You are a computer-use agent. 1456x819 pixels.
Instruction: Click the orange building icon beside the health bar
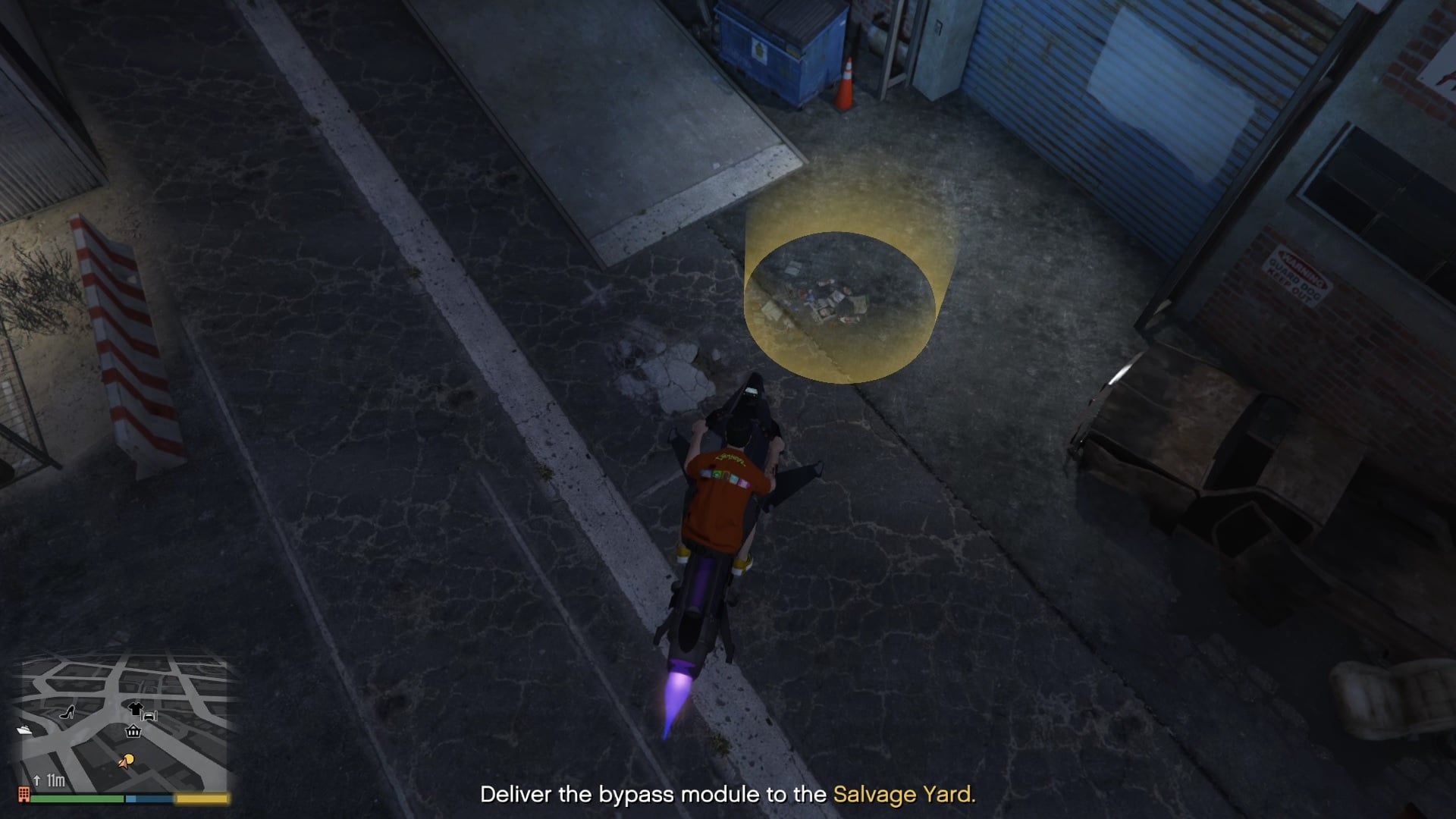(24, 795)
